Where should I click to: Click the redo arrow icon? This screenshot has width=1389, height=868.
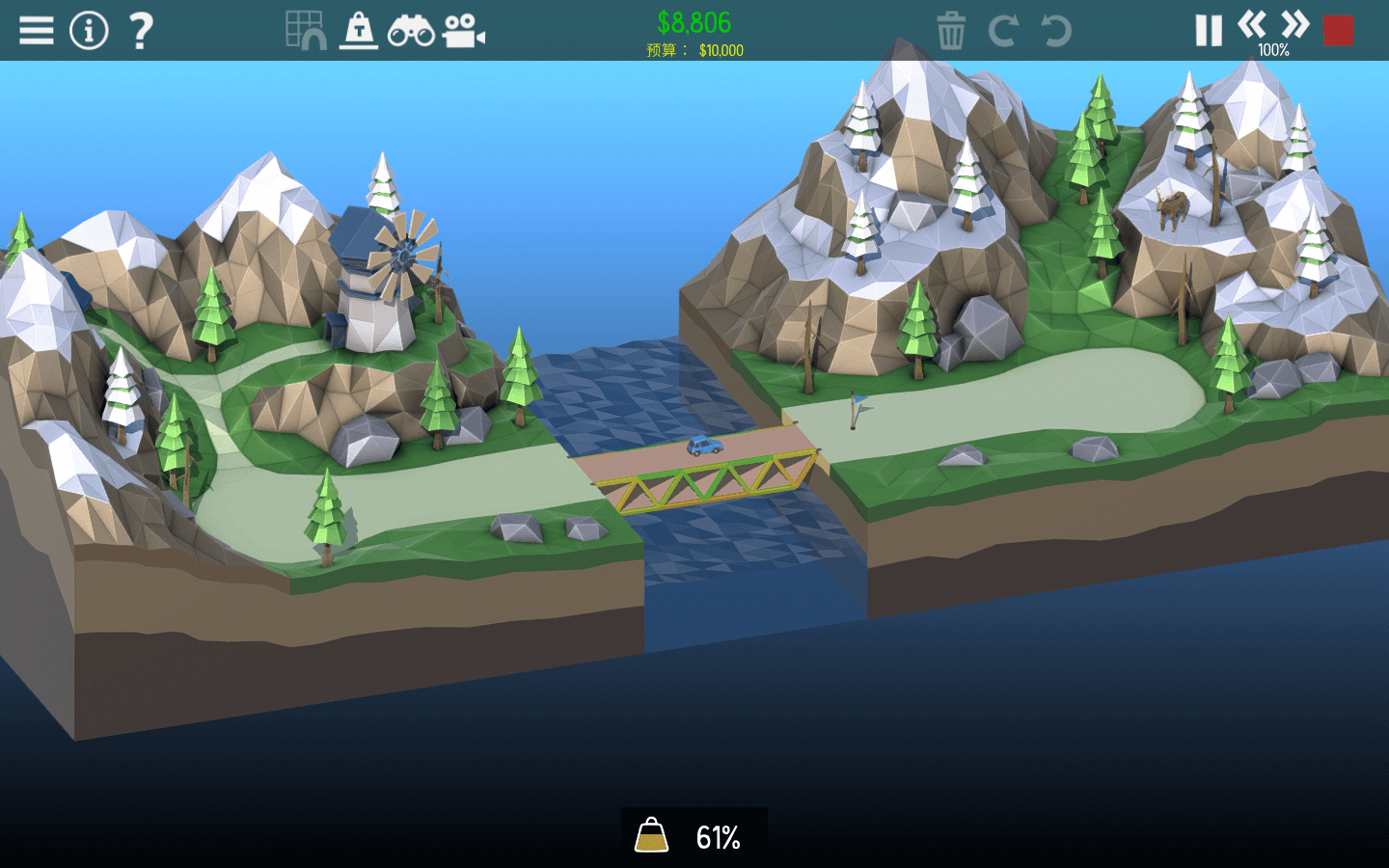[1005, 31]
